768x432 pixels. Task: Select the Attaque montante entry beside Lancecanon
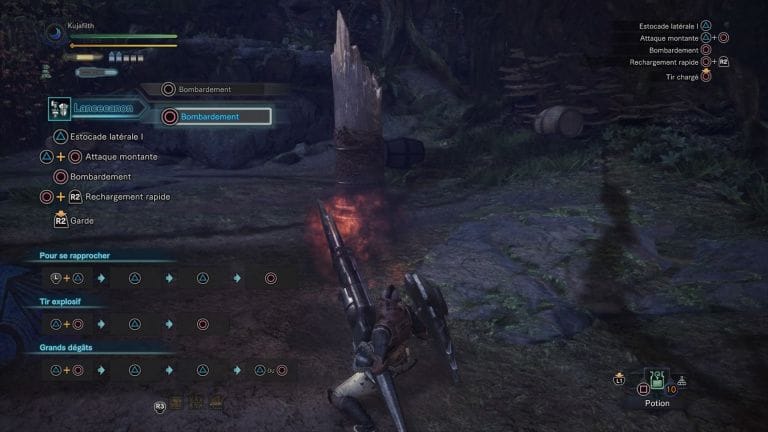tap(120, 157)
